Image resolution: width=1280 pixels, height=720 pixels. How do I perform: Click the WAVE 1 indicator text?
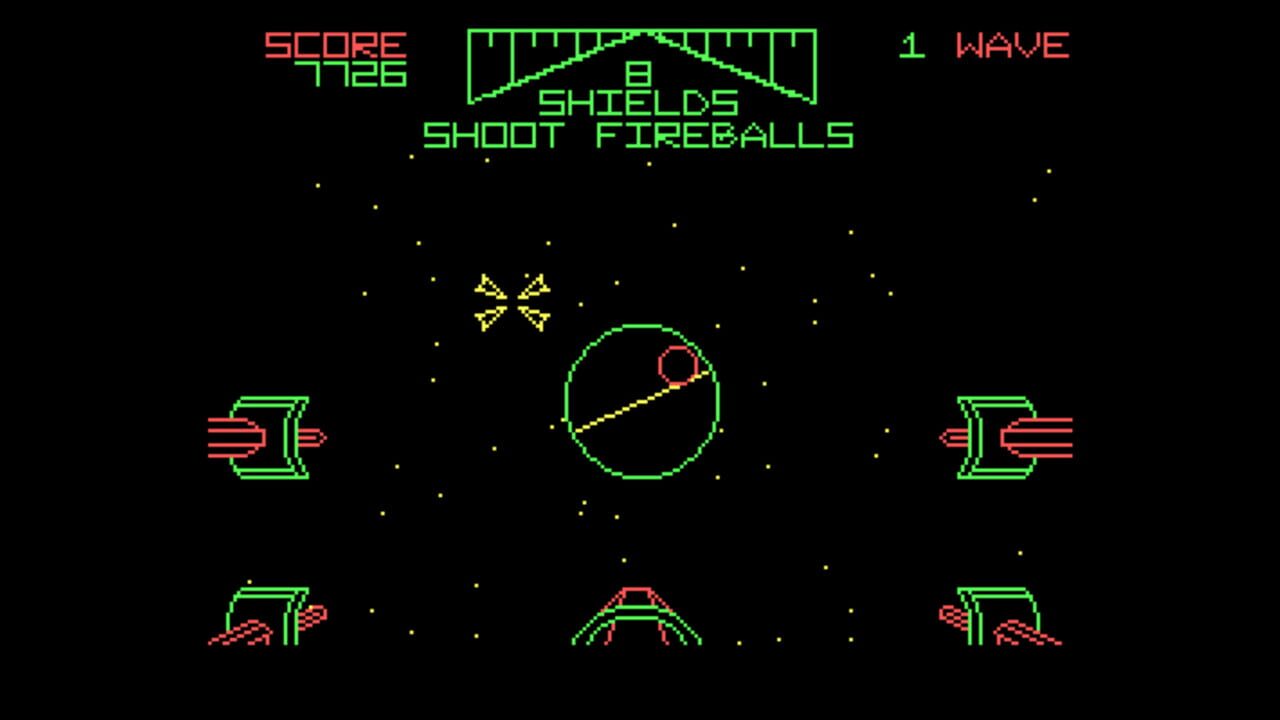click(x=985, y=44)
